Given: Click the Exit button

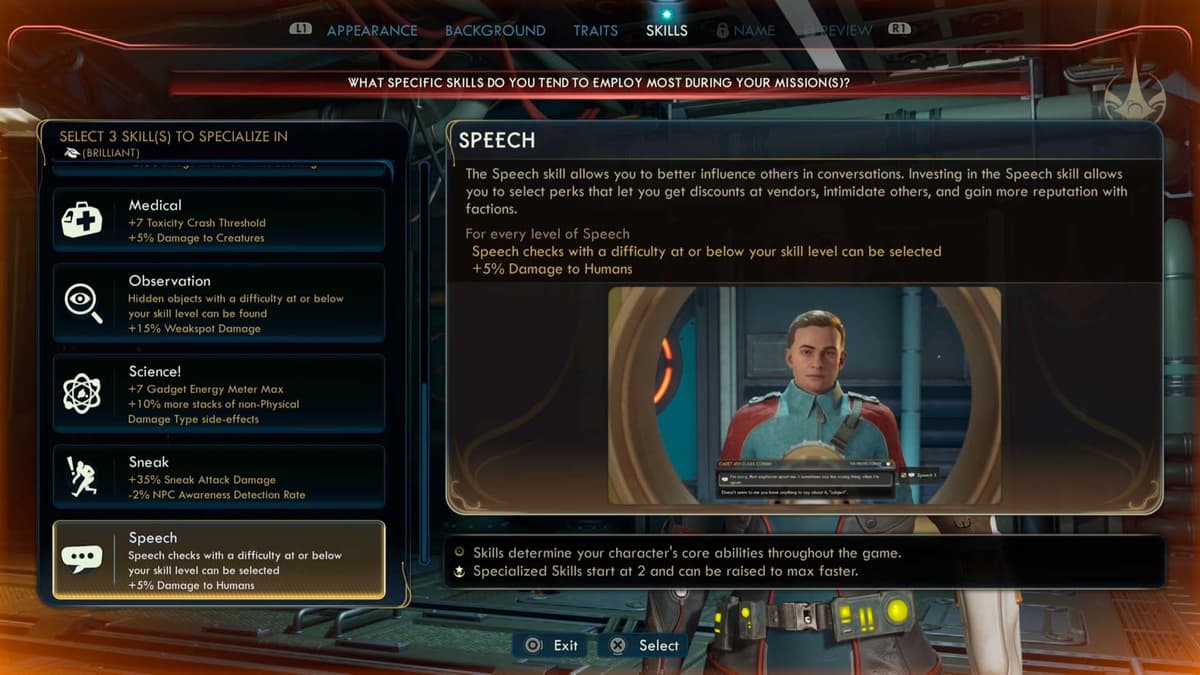Looking at the screenshot, I should pos(553,645).
